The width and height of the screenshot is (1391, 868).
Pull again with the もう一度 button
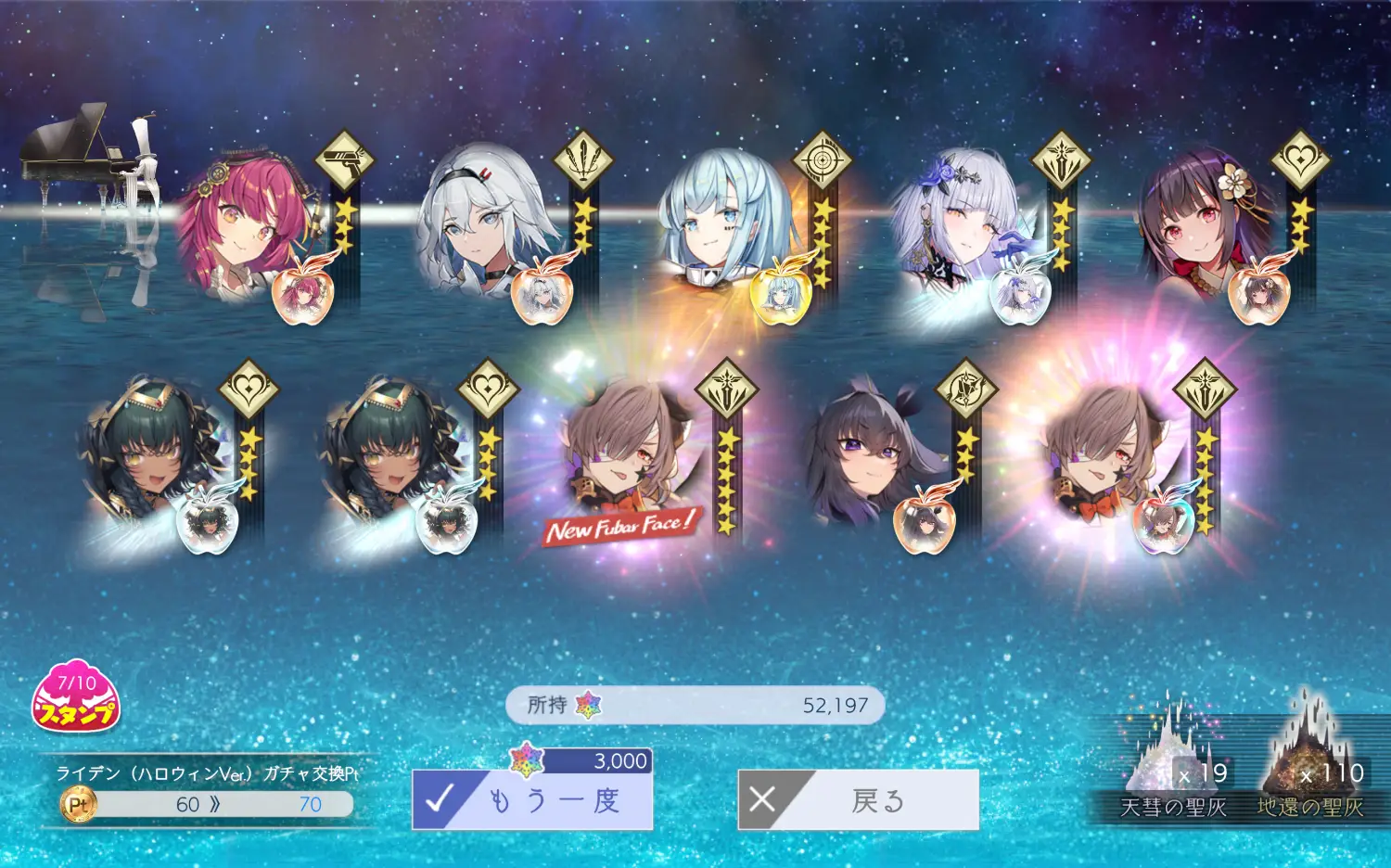533,799
